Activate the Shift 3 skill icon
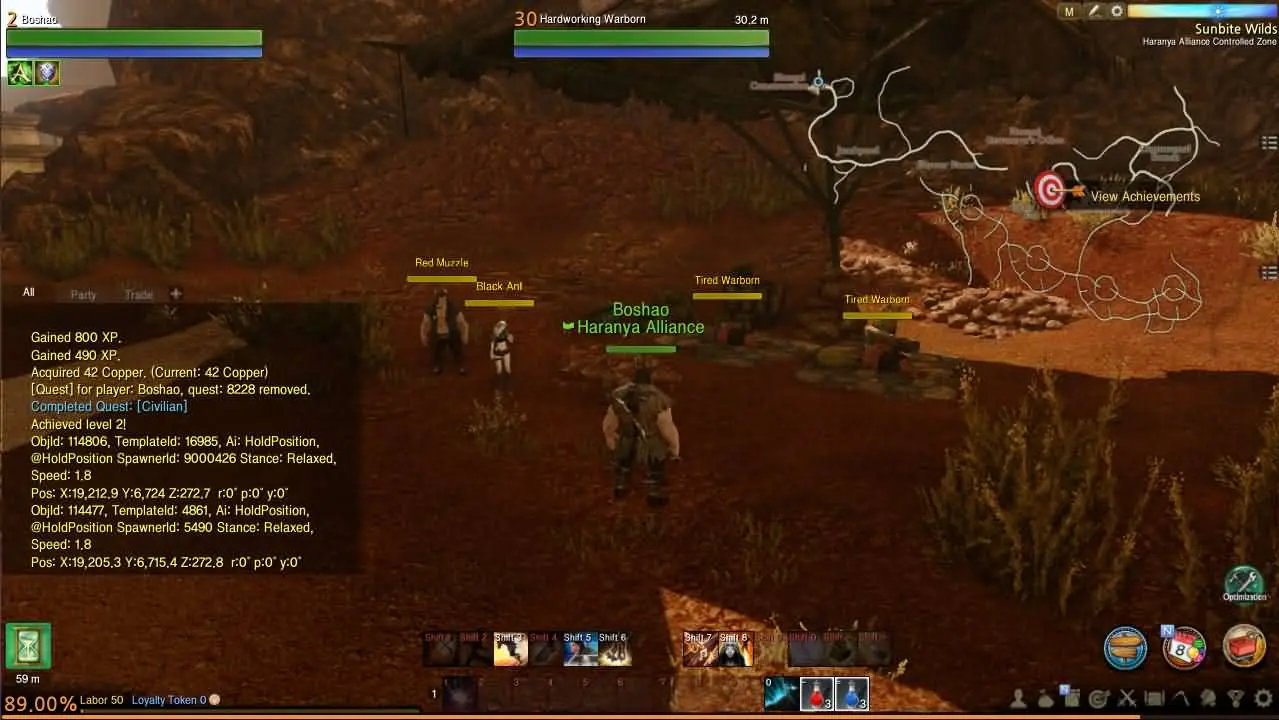Viewport: 1279px width, 720px height. (x=510, y=650)
